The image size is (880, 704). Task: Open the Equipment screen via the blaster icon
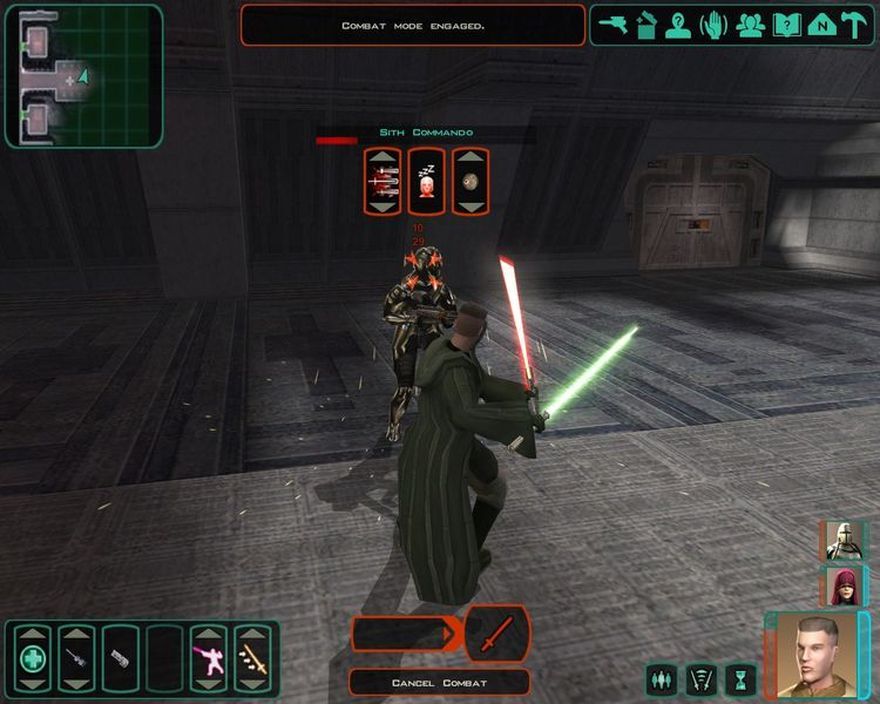[613, 25]
